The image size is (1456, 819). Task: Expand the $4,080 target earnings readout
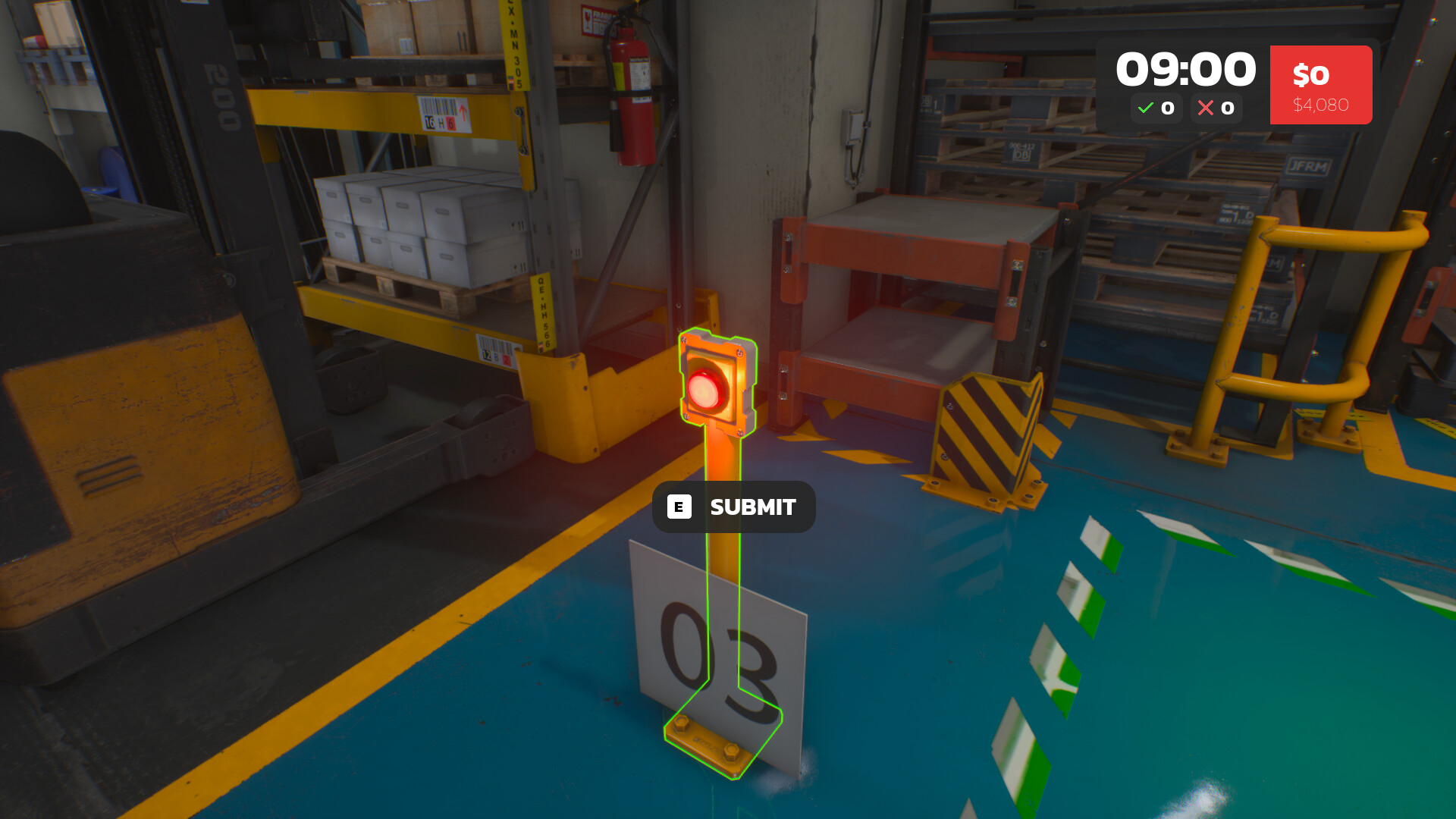1321,104
